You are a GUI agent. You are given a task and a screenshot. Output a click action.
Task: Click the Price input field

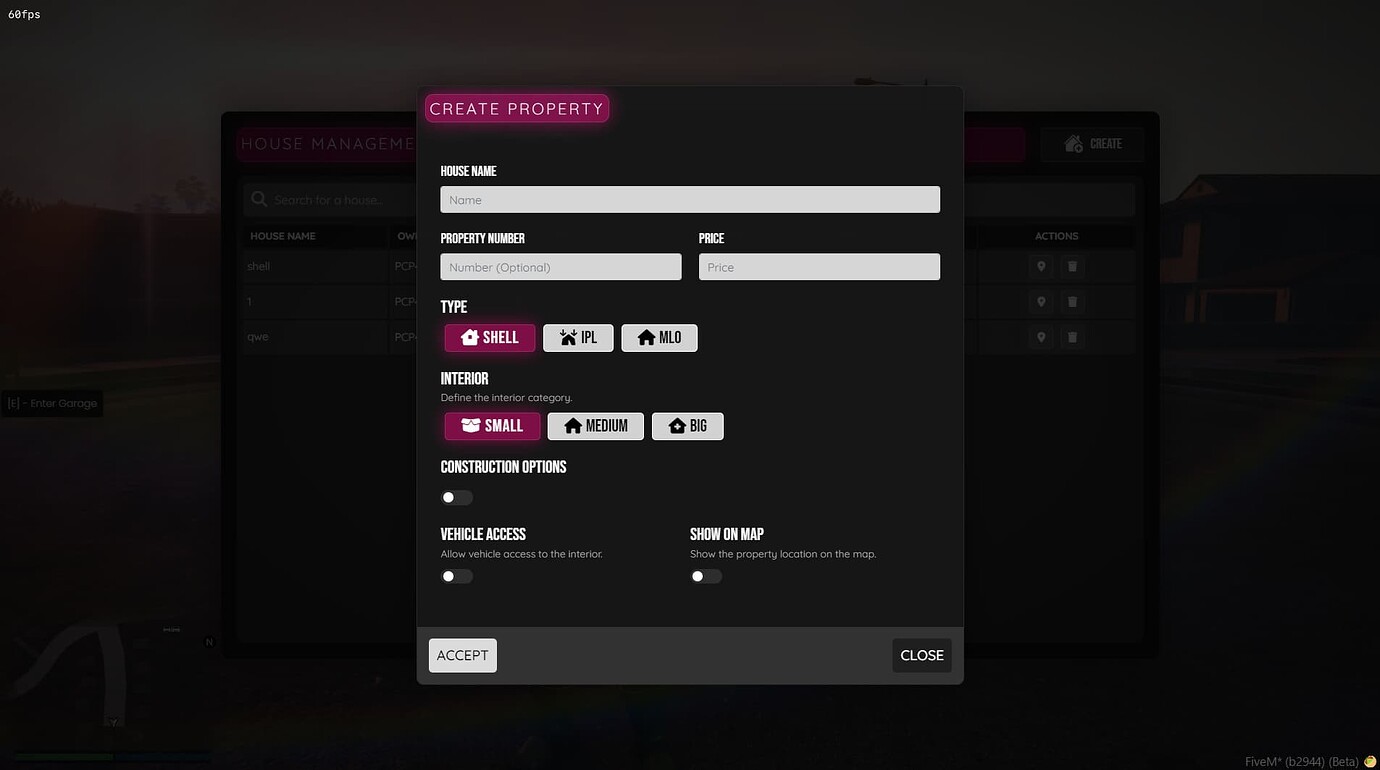818,266
